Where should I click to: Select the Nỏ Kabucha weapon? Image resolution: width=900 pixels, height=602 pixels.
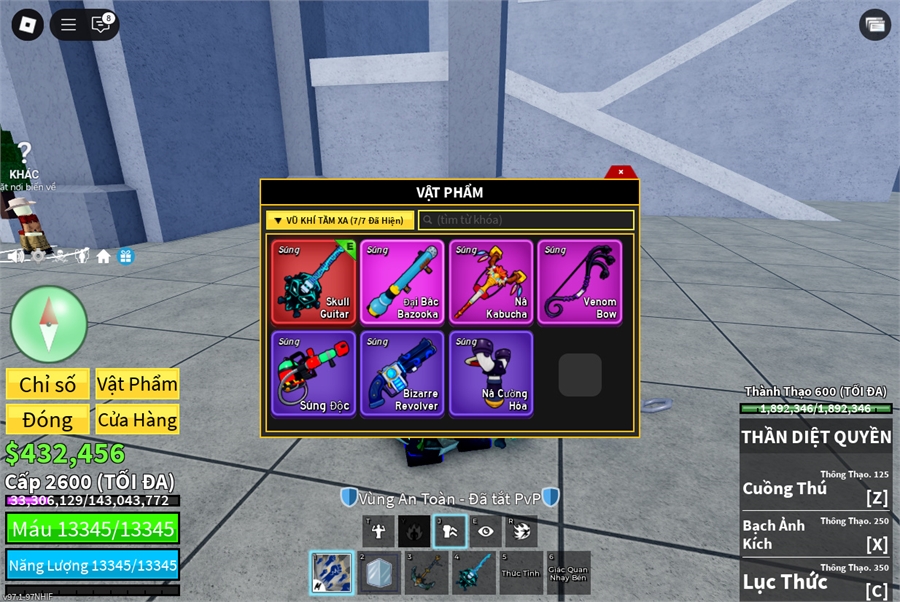[490, 282]
